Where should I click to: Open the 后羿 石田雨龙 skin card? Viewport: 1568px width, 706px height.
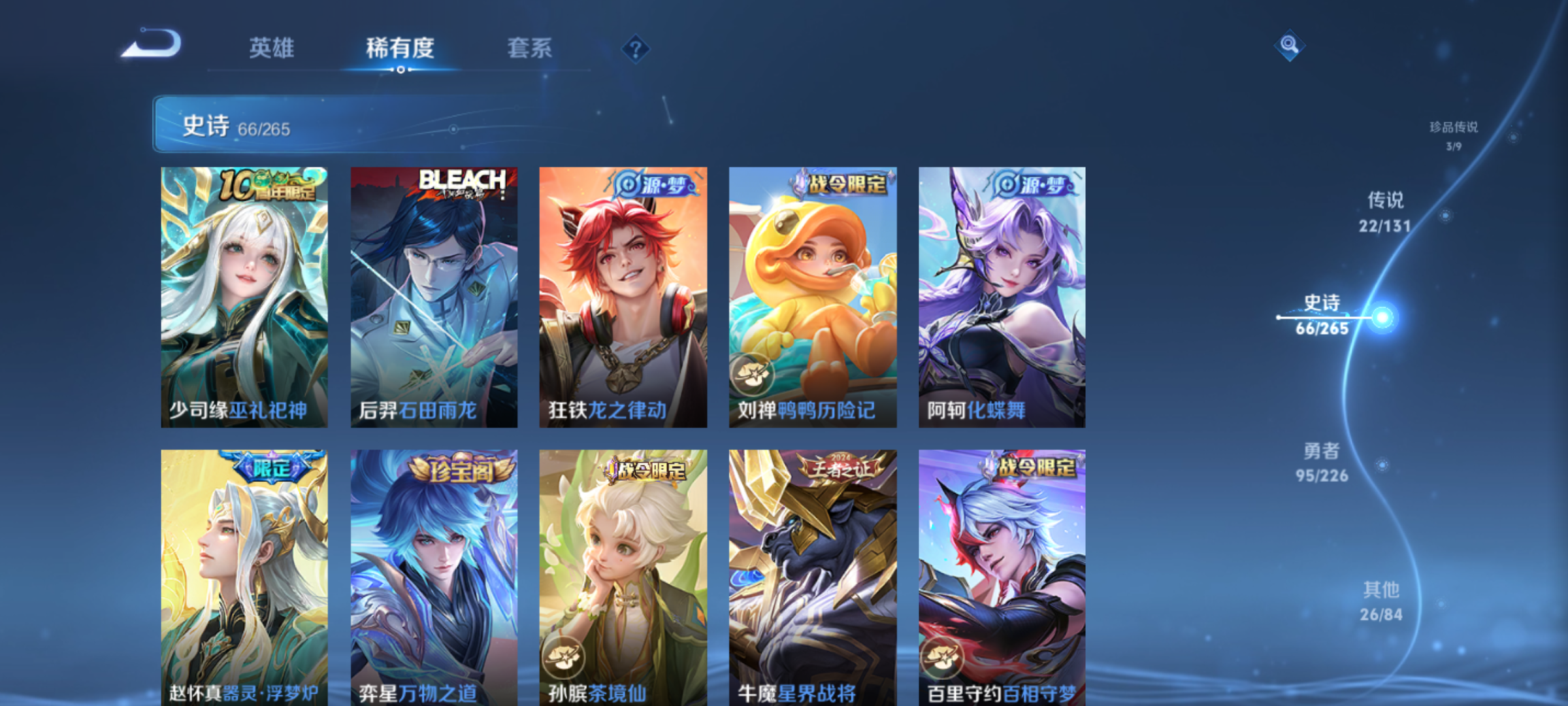point(434,297)
